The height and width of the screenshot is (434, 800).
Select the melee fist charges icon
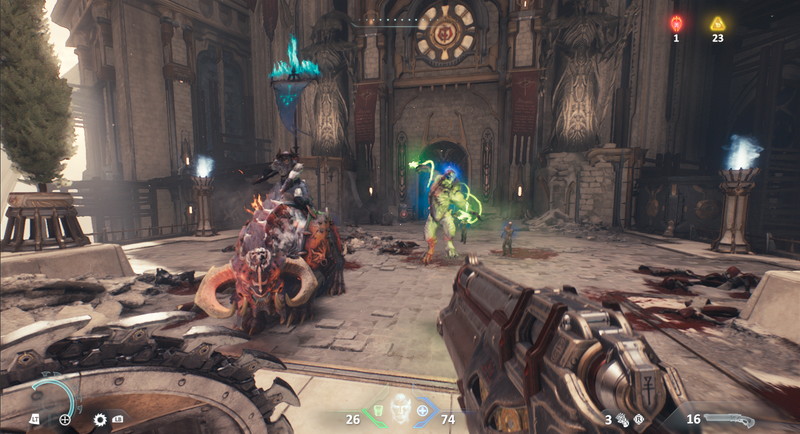623,420
